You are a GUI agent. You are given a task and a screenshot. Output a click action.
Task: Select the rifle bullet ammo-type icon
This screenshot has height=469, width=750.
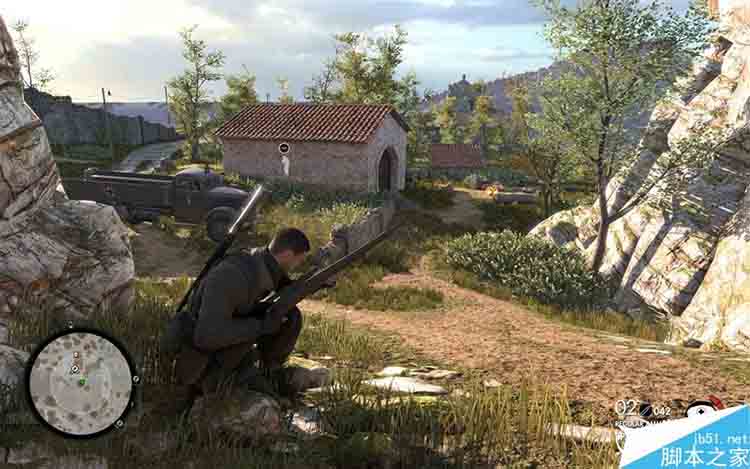[x=644, y=409]
